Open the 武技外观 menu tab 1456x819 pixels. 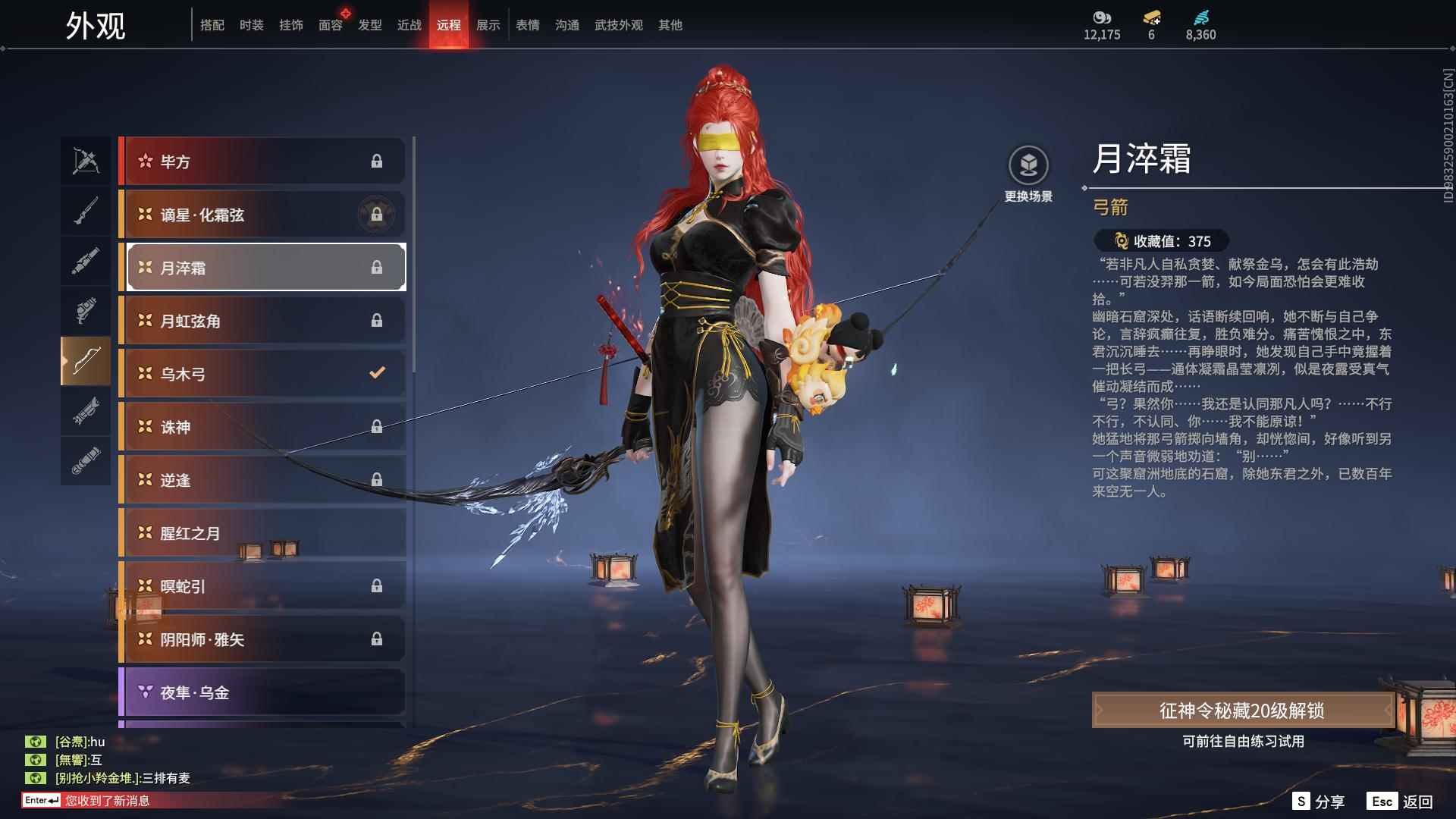tap(618, 25)
